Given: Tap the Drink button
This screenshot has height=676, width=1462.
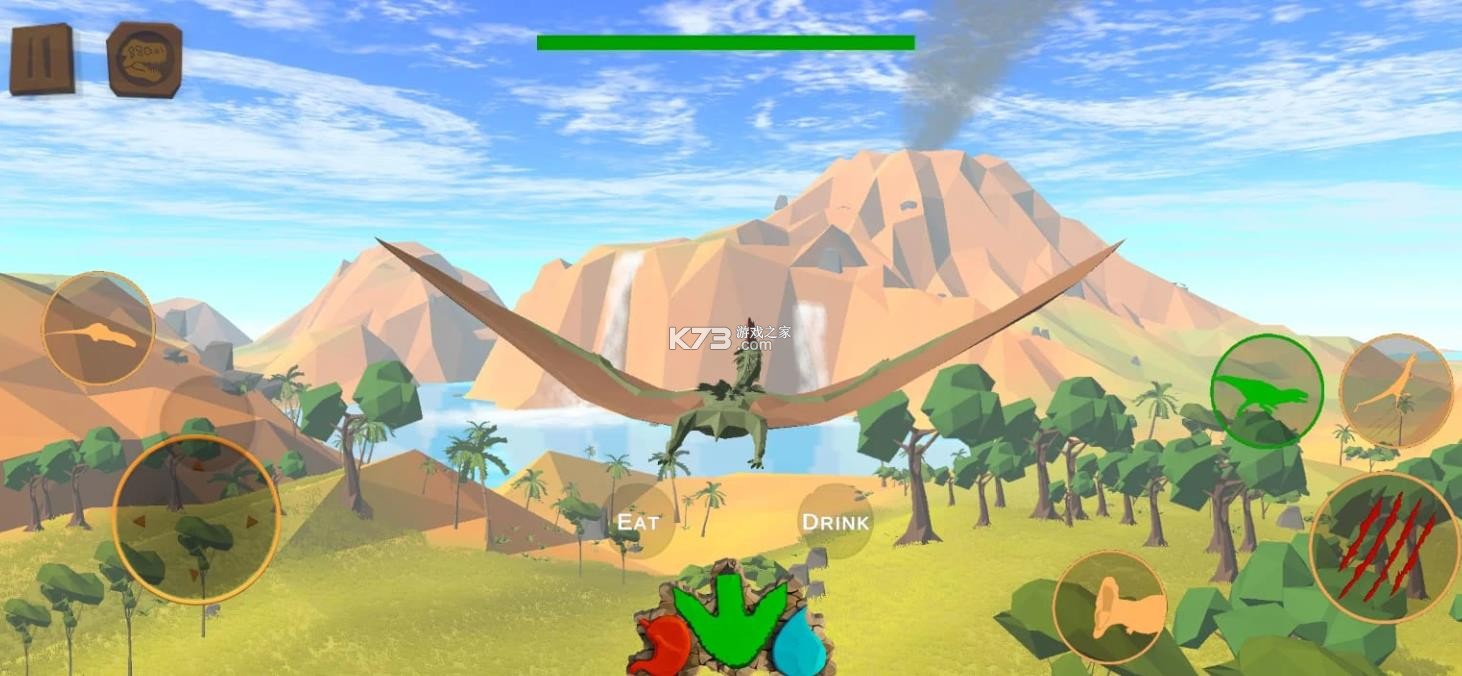Looking at the screenshot, I should click(x=836, y=521).
